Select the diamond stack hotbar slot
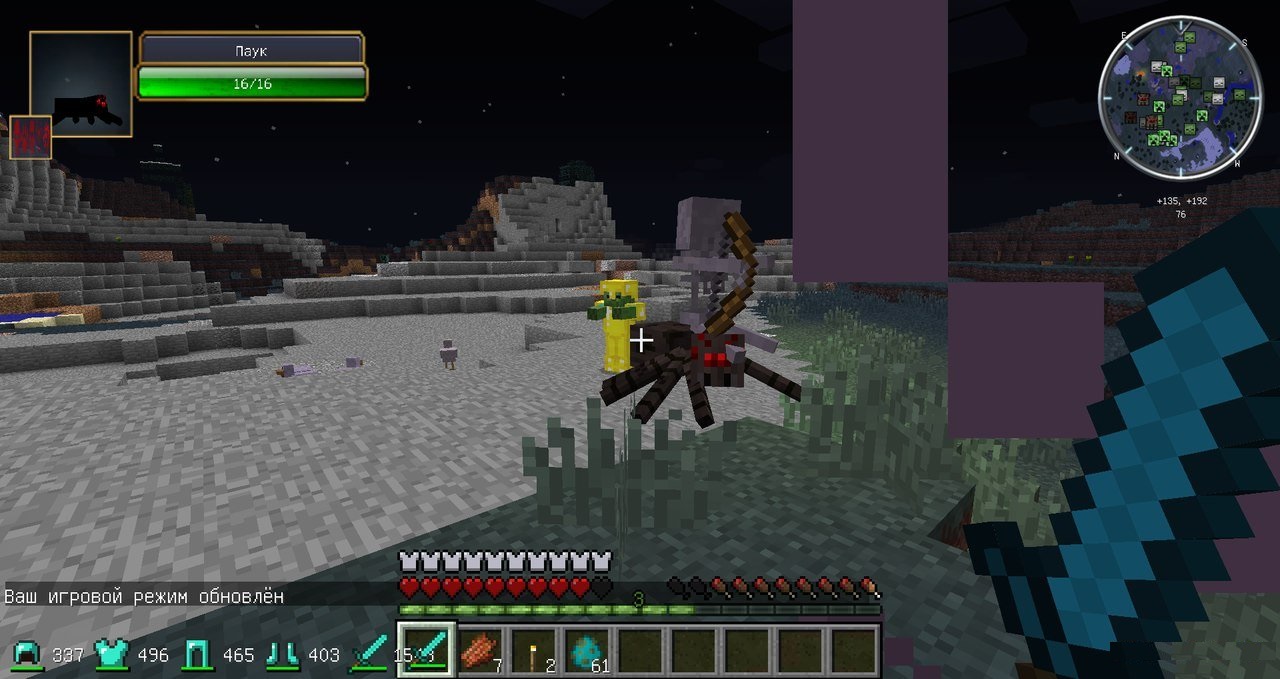Viewport: 1280px width, 679px height. pos(588,650)
